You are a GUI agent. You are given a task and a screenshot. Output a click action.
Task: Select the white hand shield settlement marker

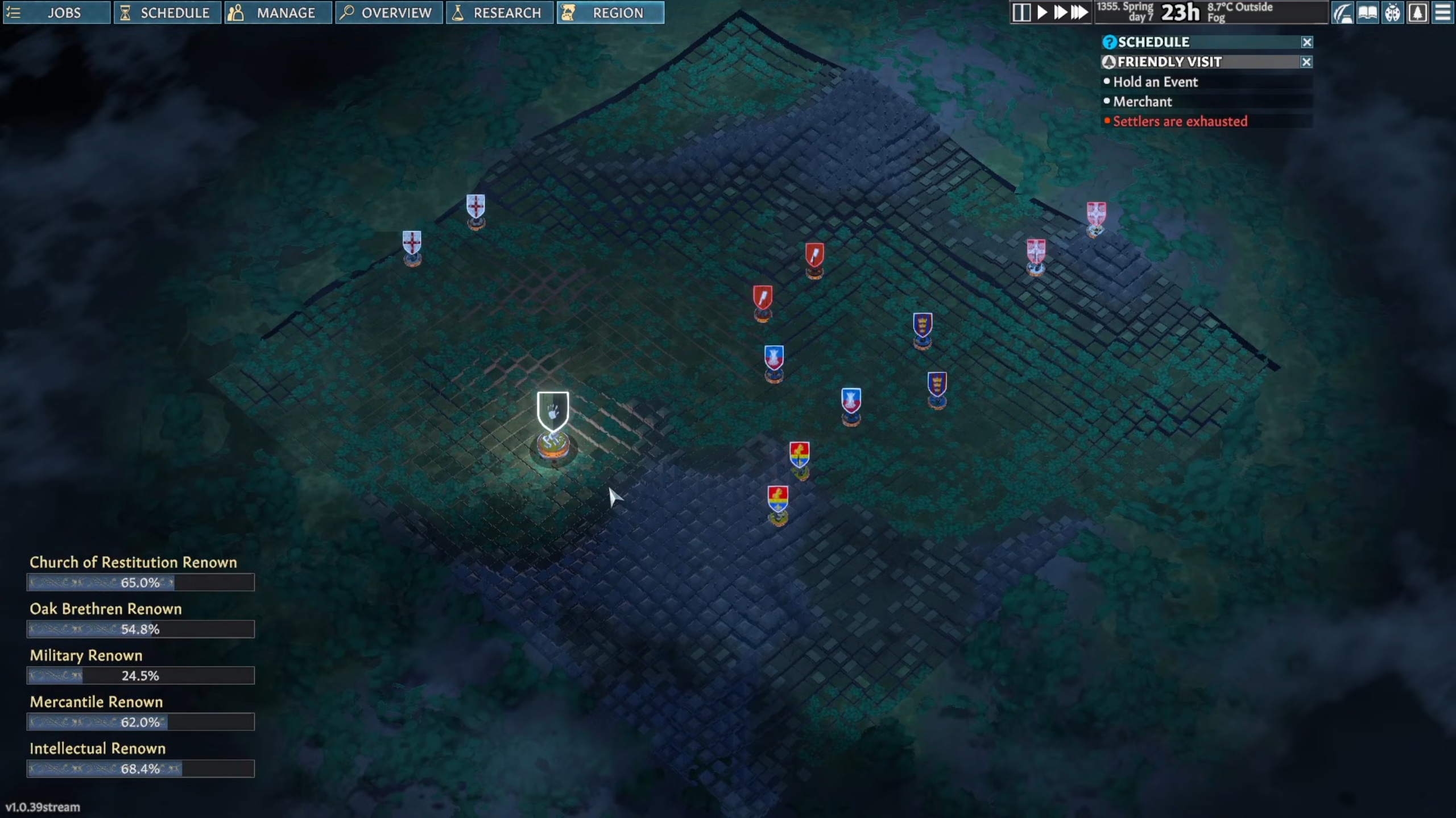point(553,411)
